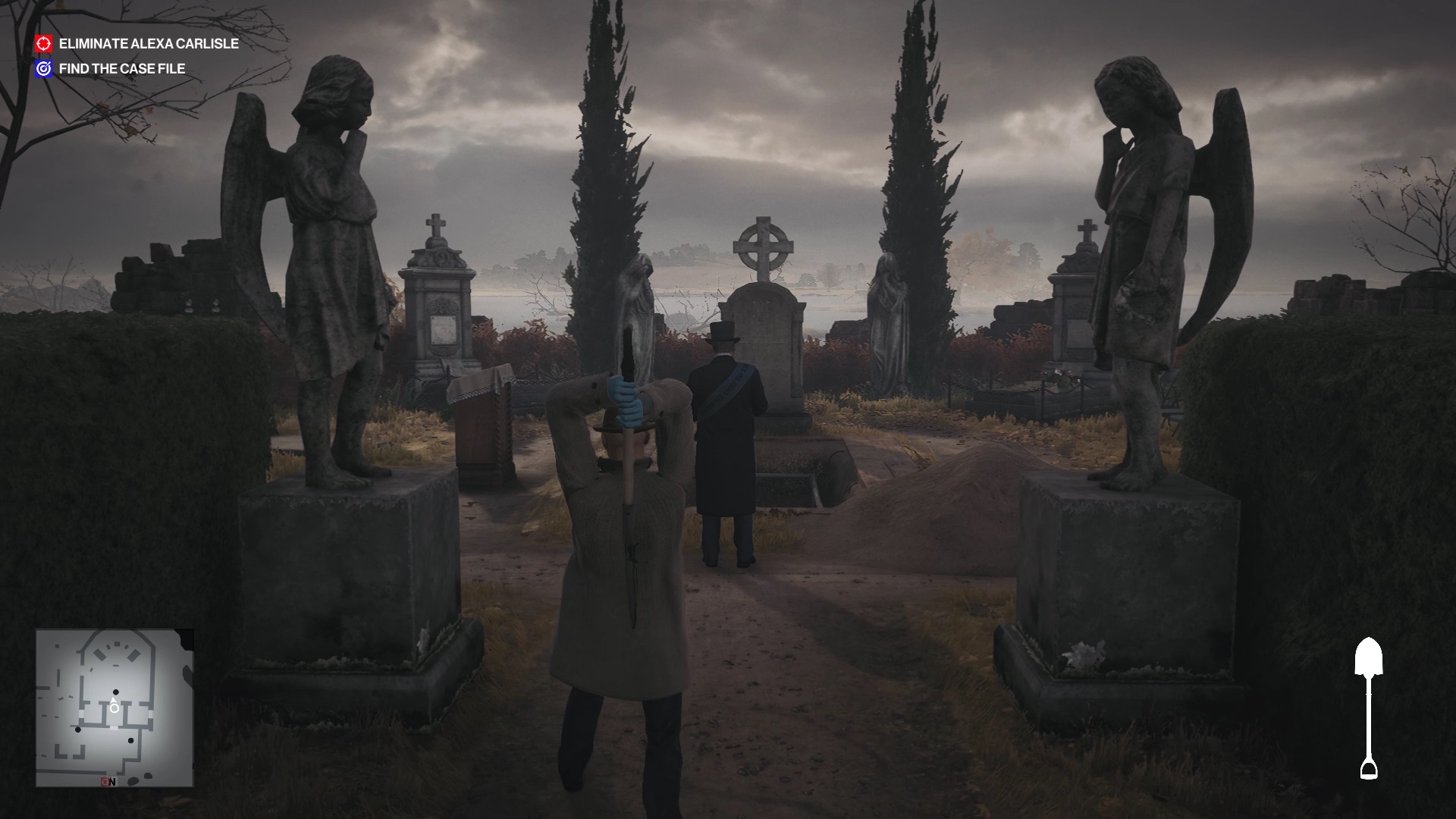Click the red target objective icon
The width and height of the screenshot is (1456, 819).
[44, 44]
